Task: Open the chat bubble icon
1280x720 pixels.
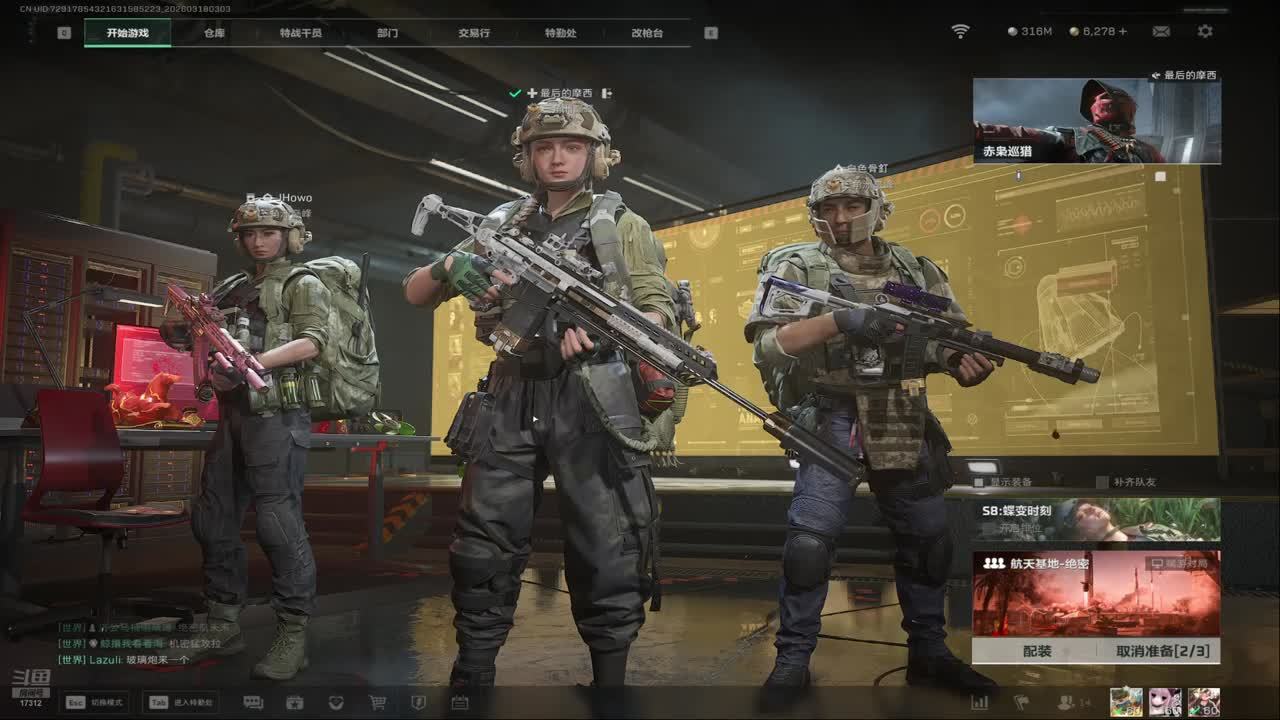Action: pyautogui.click(x=253, y=703)
